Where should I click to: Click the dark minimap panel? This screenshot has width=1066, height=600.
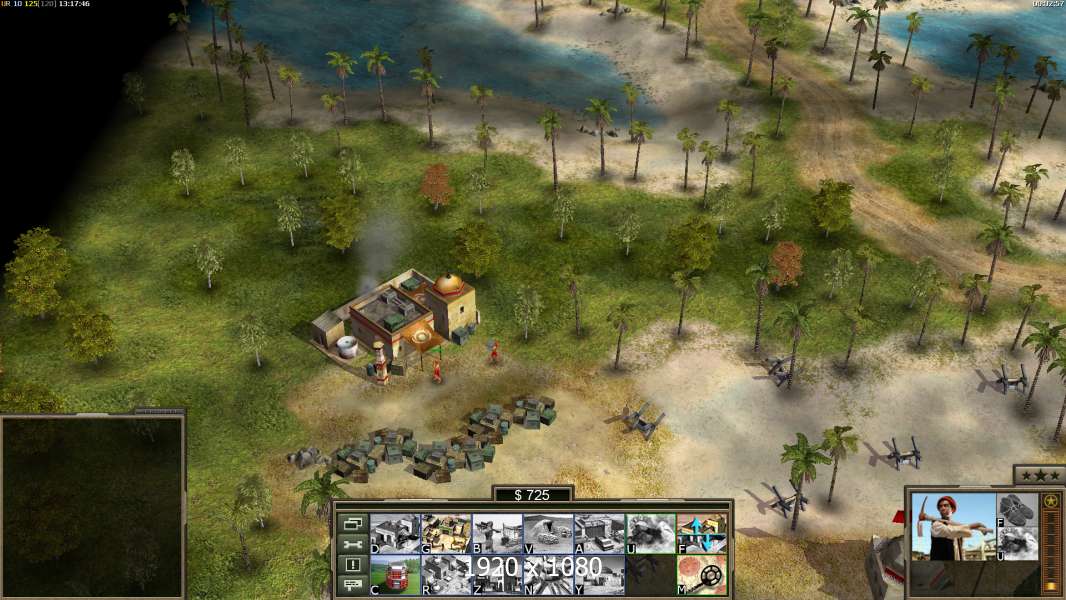[92, 505]
